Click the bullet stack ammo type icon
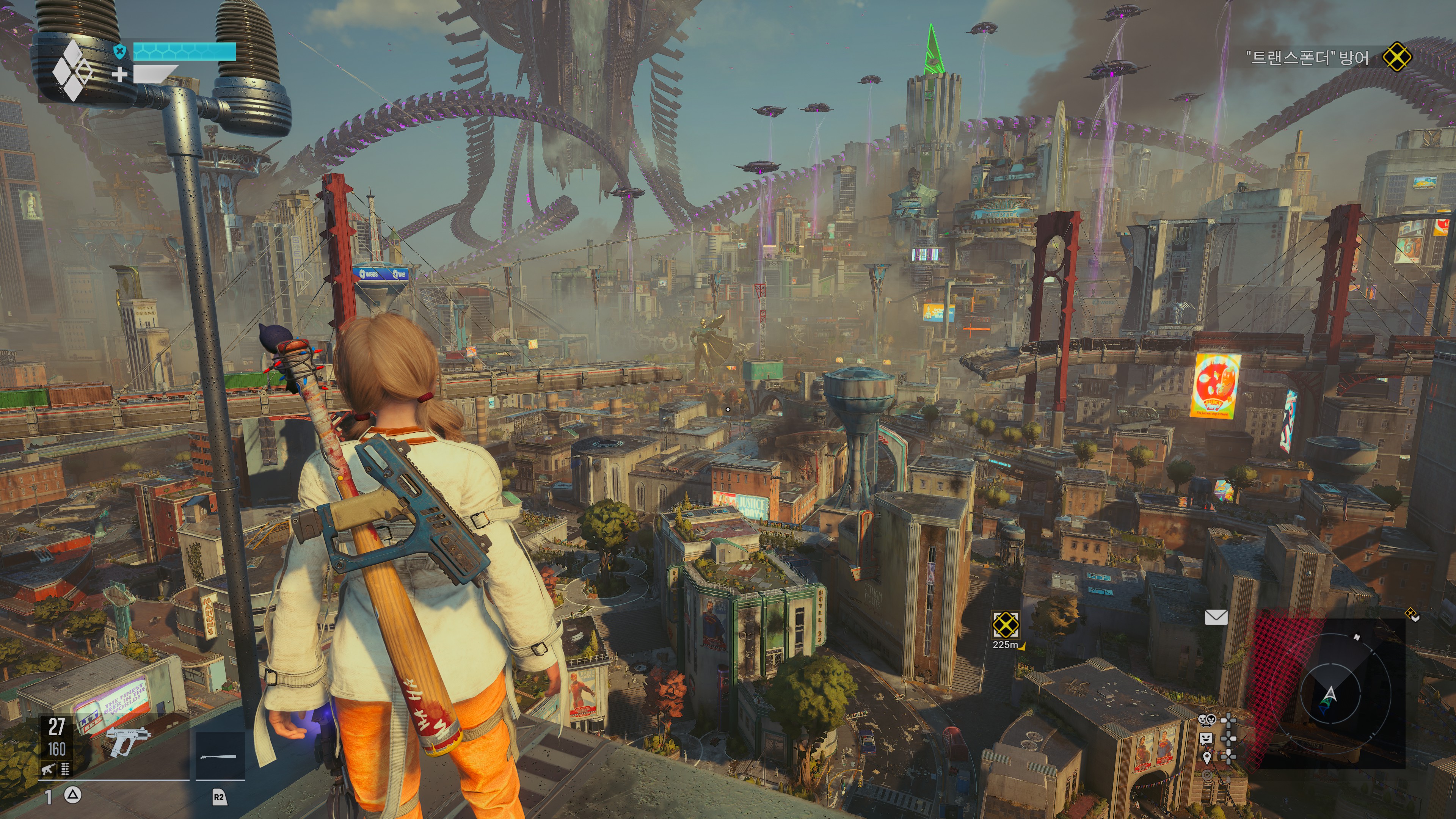Screen dimensions: 1456x819 [x=66, y=769]
